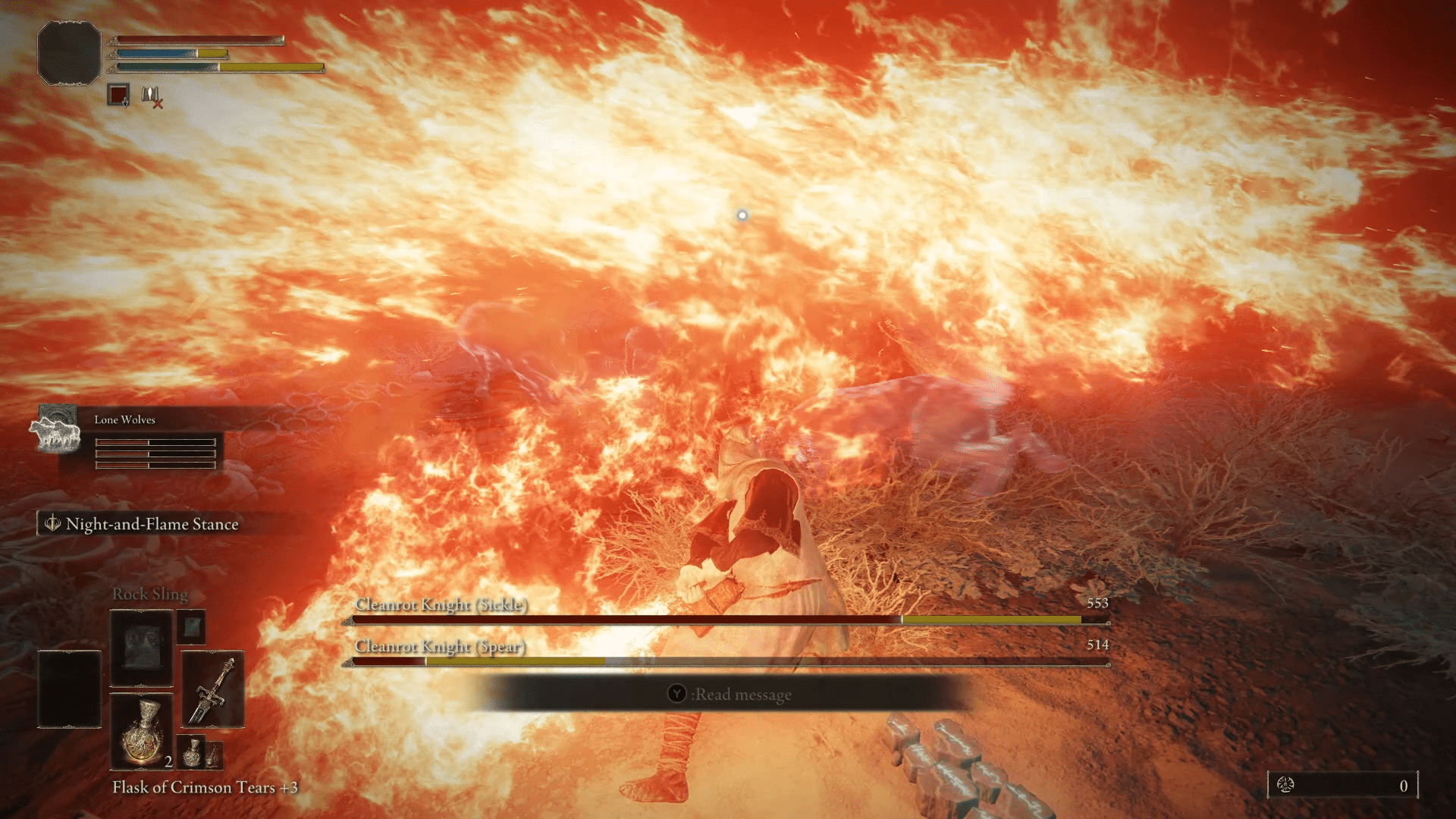This screenshot has width=1456, height=819.
Task: Select the Flask of Crimson Tears slot
Action: tap(142, 732)
